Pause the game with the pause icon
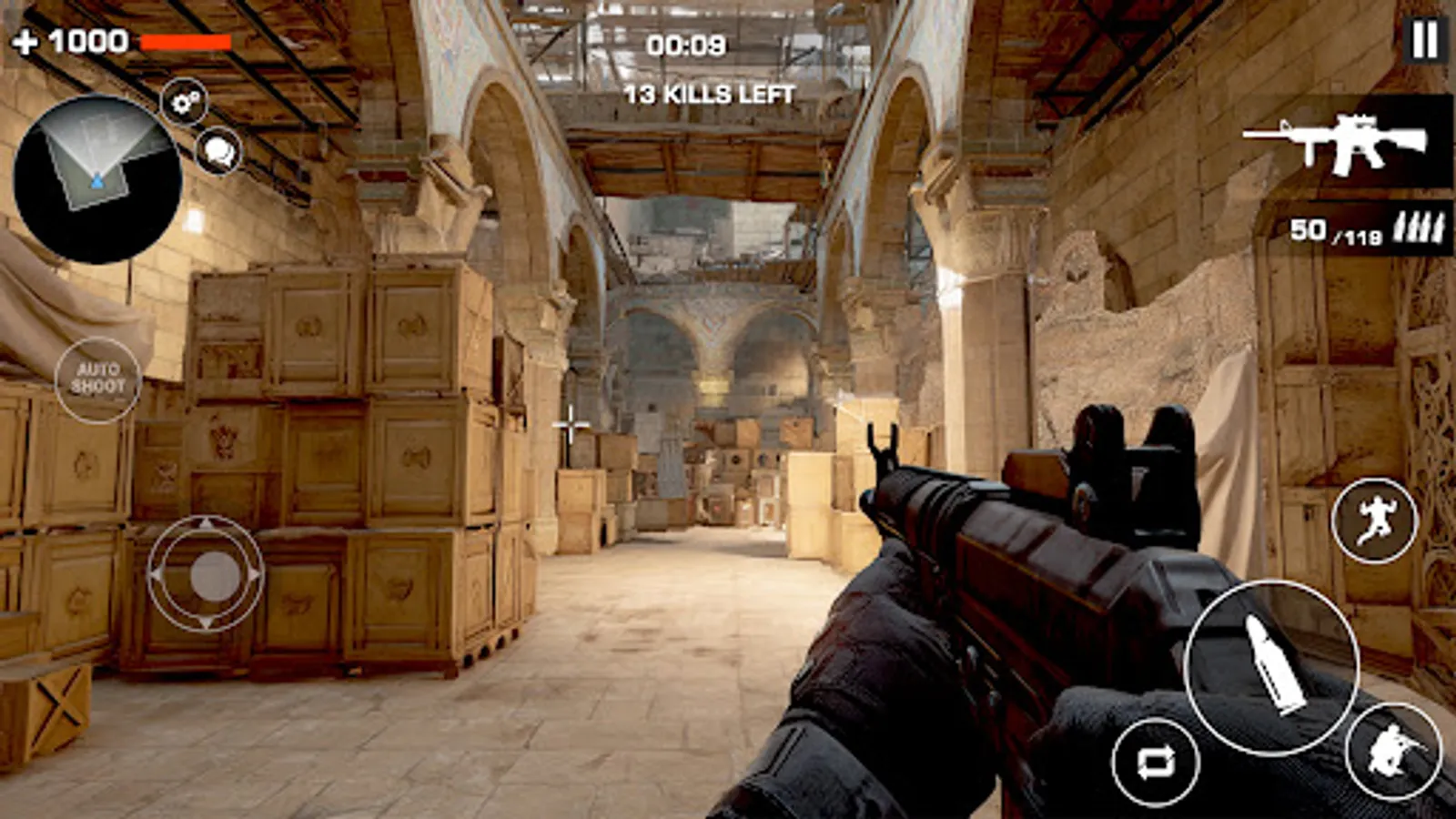The image size is (1456, 819). (x=1424, y=40)
